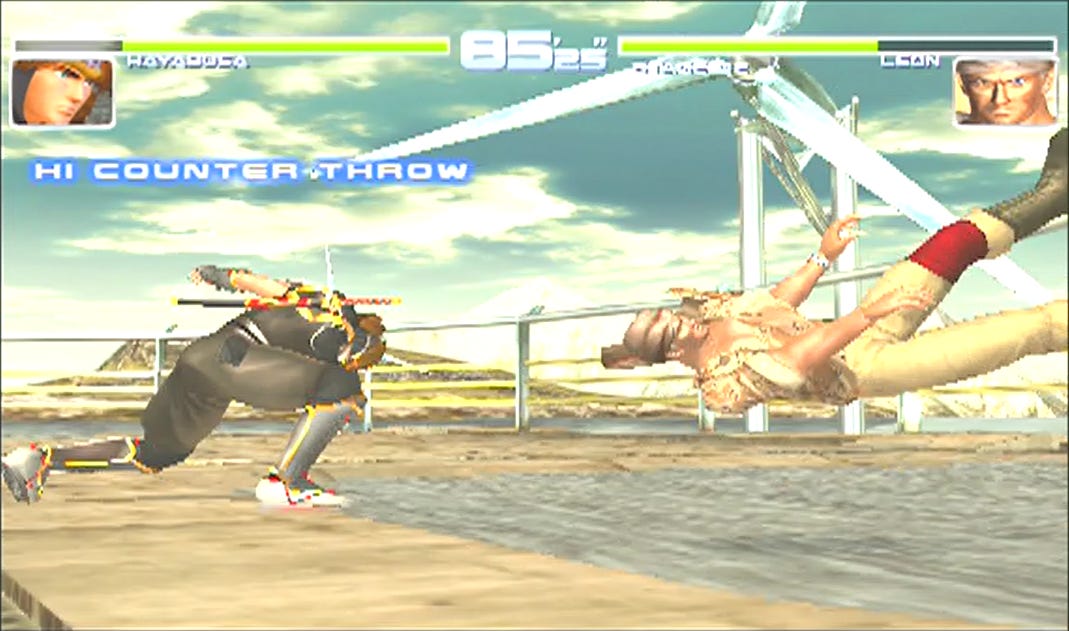Click Hayabusa's character portrait
The image size is (1069, 631).
pos(62,93)
